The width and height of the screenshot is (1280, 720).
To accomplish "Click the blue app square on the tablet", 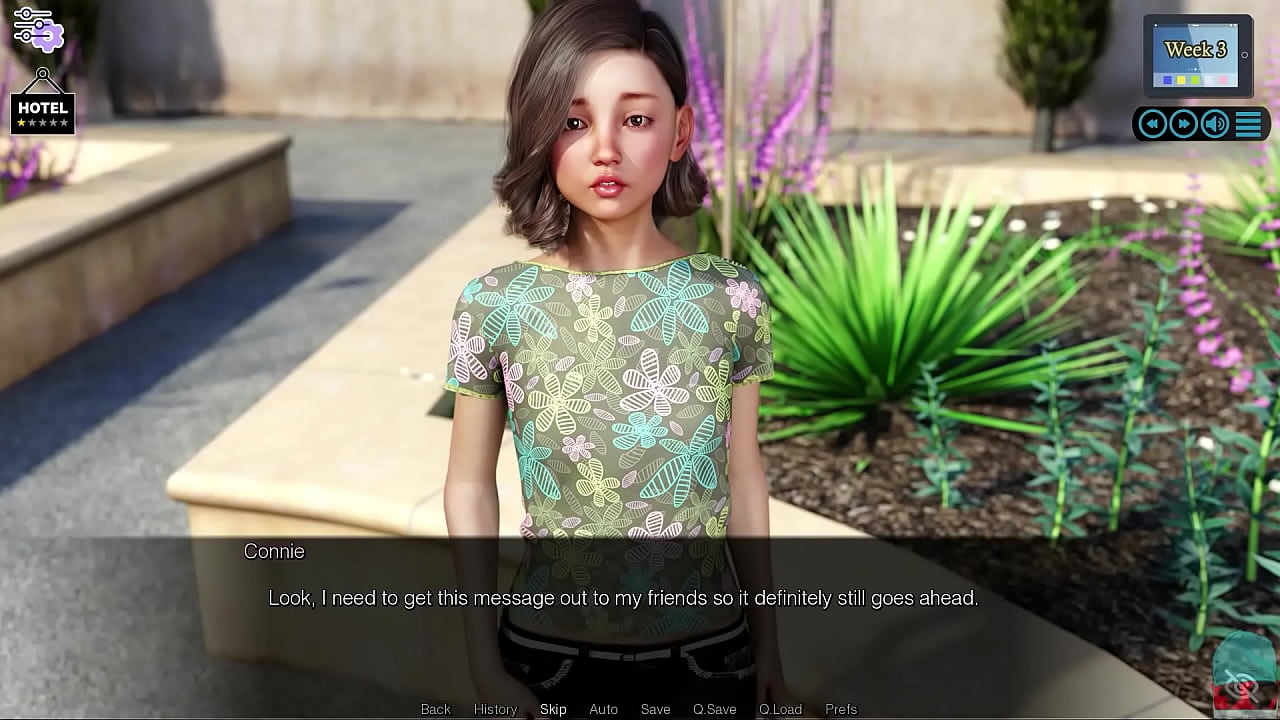I will pyautogui.click(x=1167, y=80).
